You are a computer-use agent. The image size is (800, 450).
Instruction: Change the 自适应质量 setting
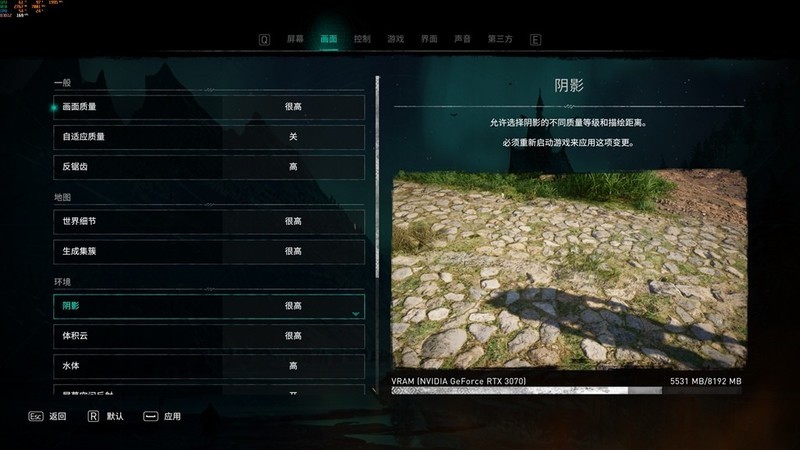tap(209, 136)
